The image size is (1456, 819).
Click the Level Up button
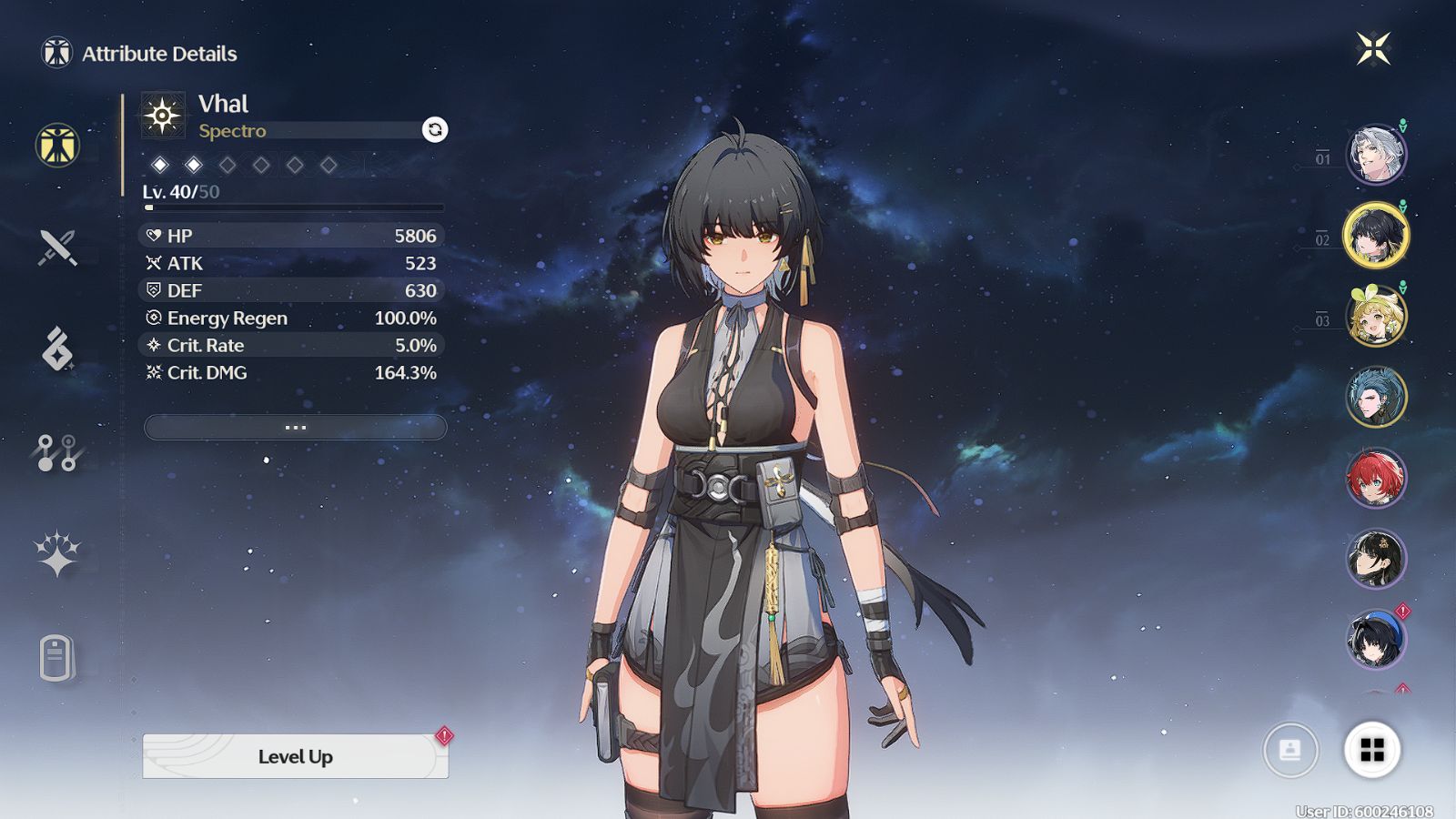(295, 756)
